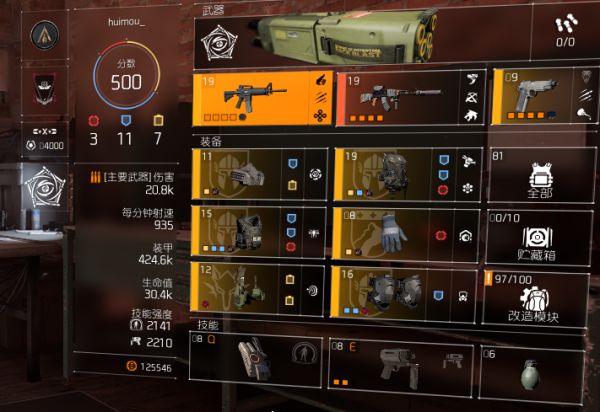Viewport: 600px width, 412px height.
Task: Open the red masked face tab
Action: (x=42, y=86)
